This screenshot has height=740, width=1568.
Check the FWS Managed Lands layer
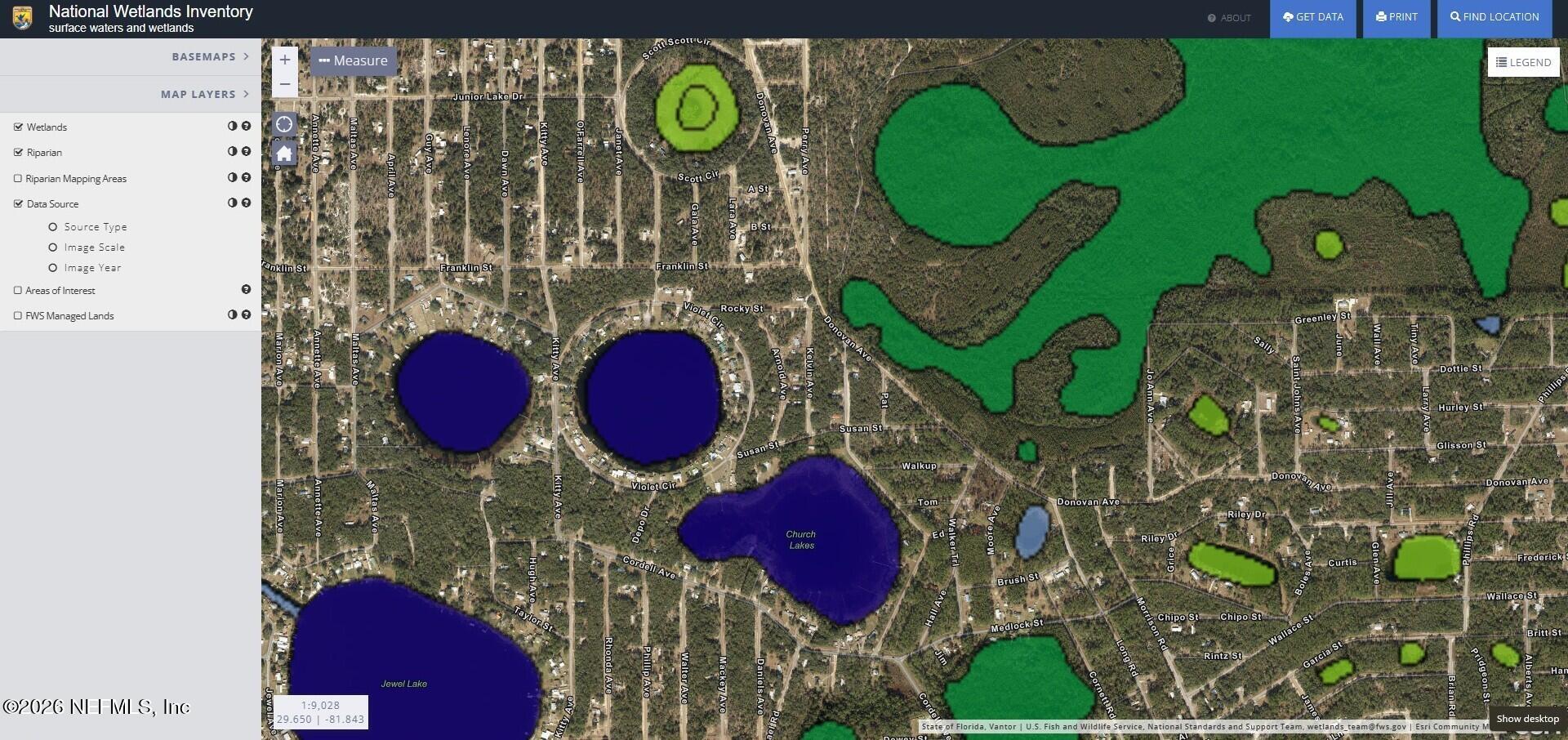[17, 314]
